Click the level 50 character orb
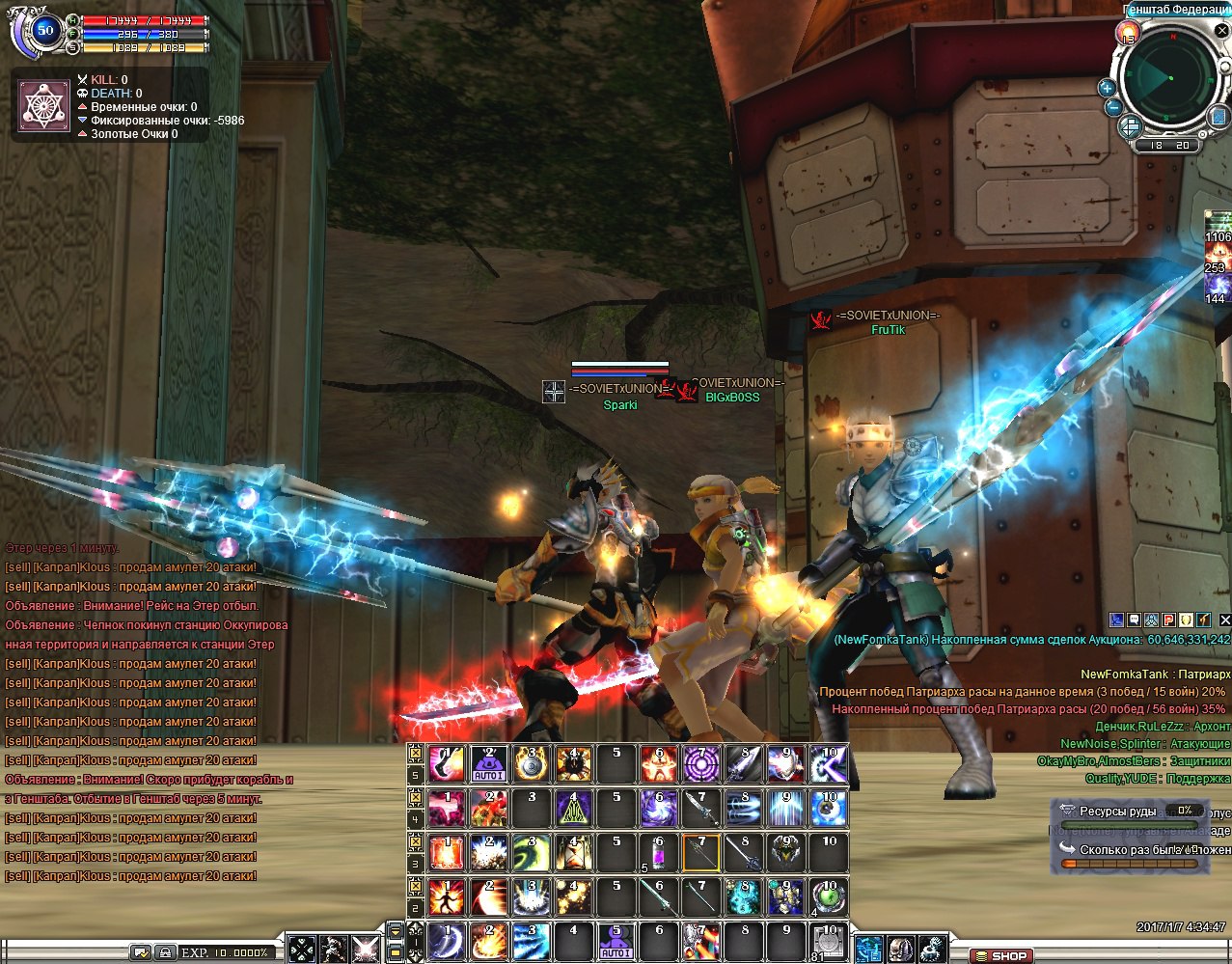 click(45, 30)
